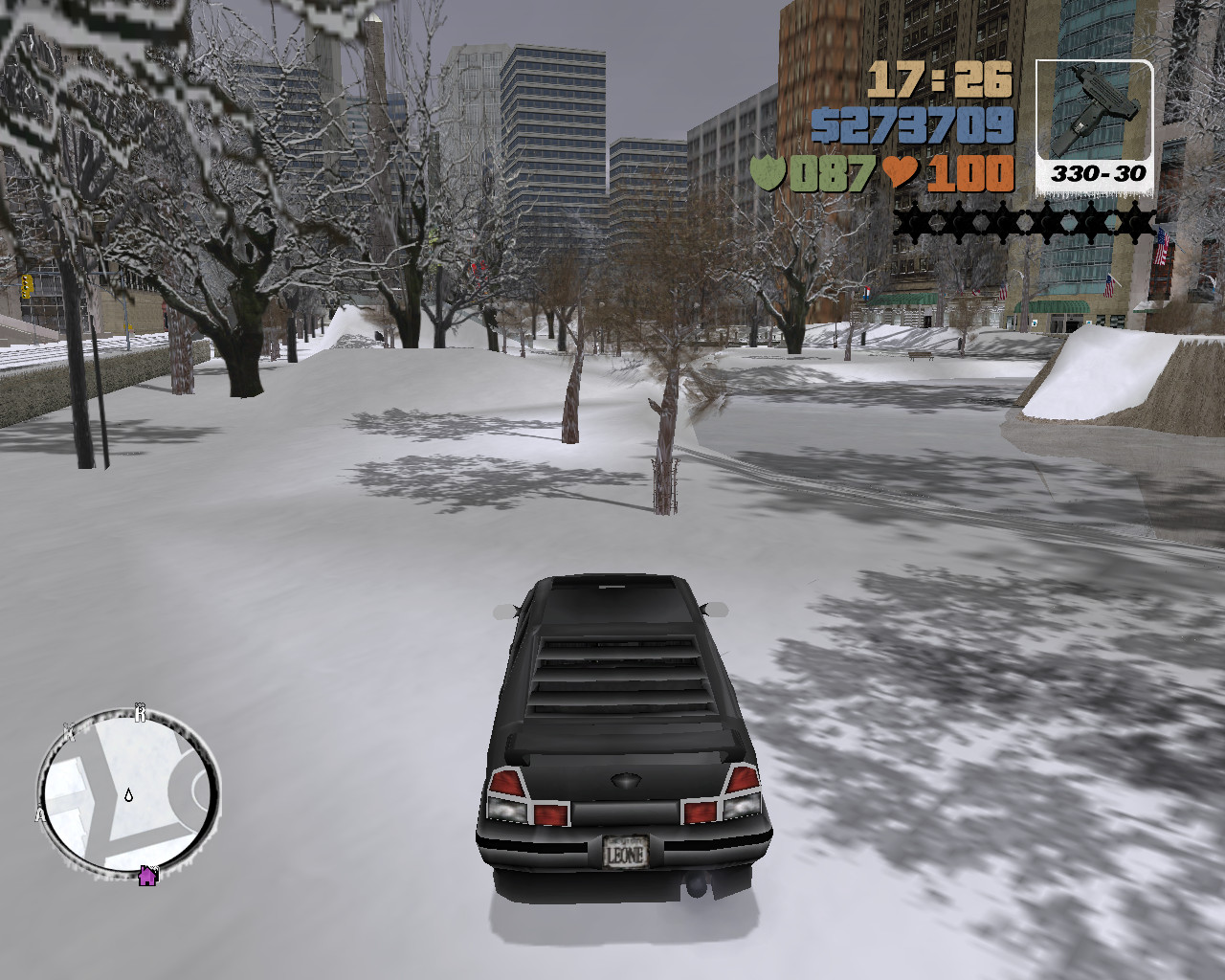The width and height of the screenshot is (1225, 980).
Task: Click the $273709 money counter
Action: coord(933,124)
